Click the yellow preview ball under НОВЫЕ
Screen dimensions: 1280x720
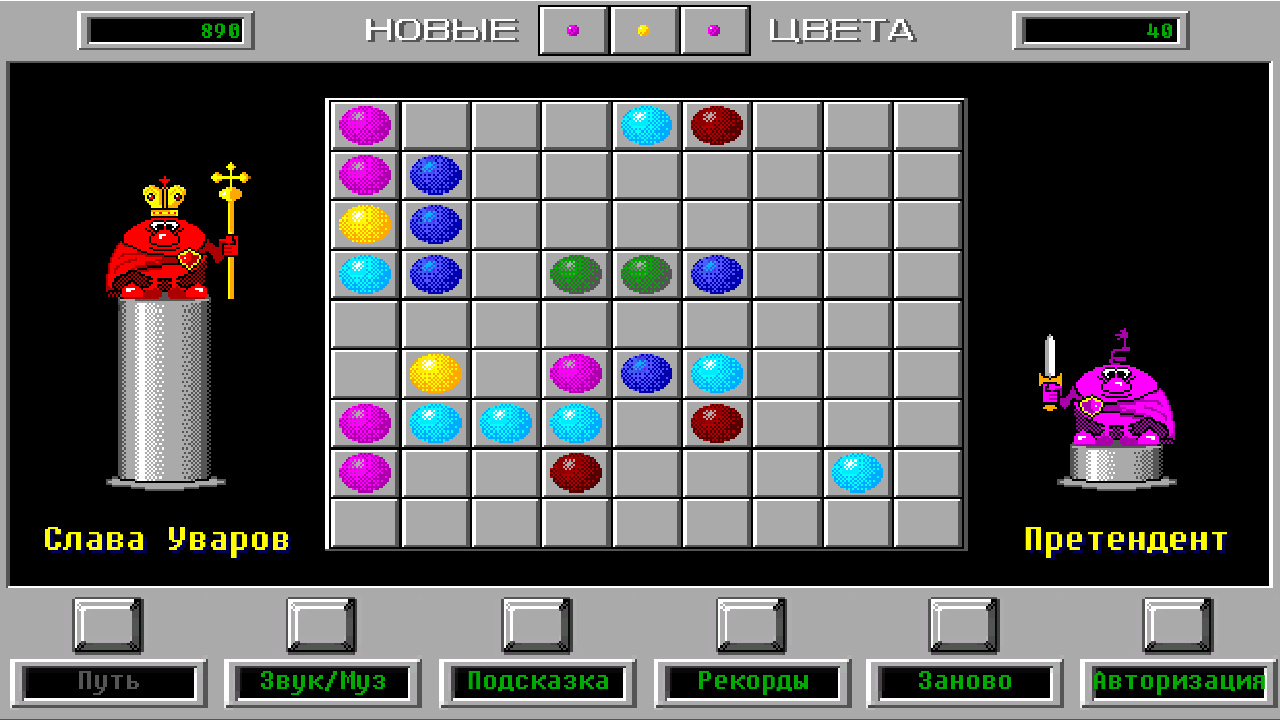click(644, 29)
